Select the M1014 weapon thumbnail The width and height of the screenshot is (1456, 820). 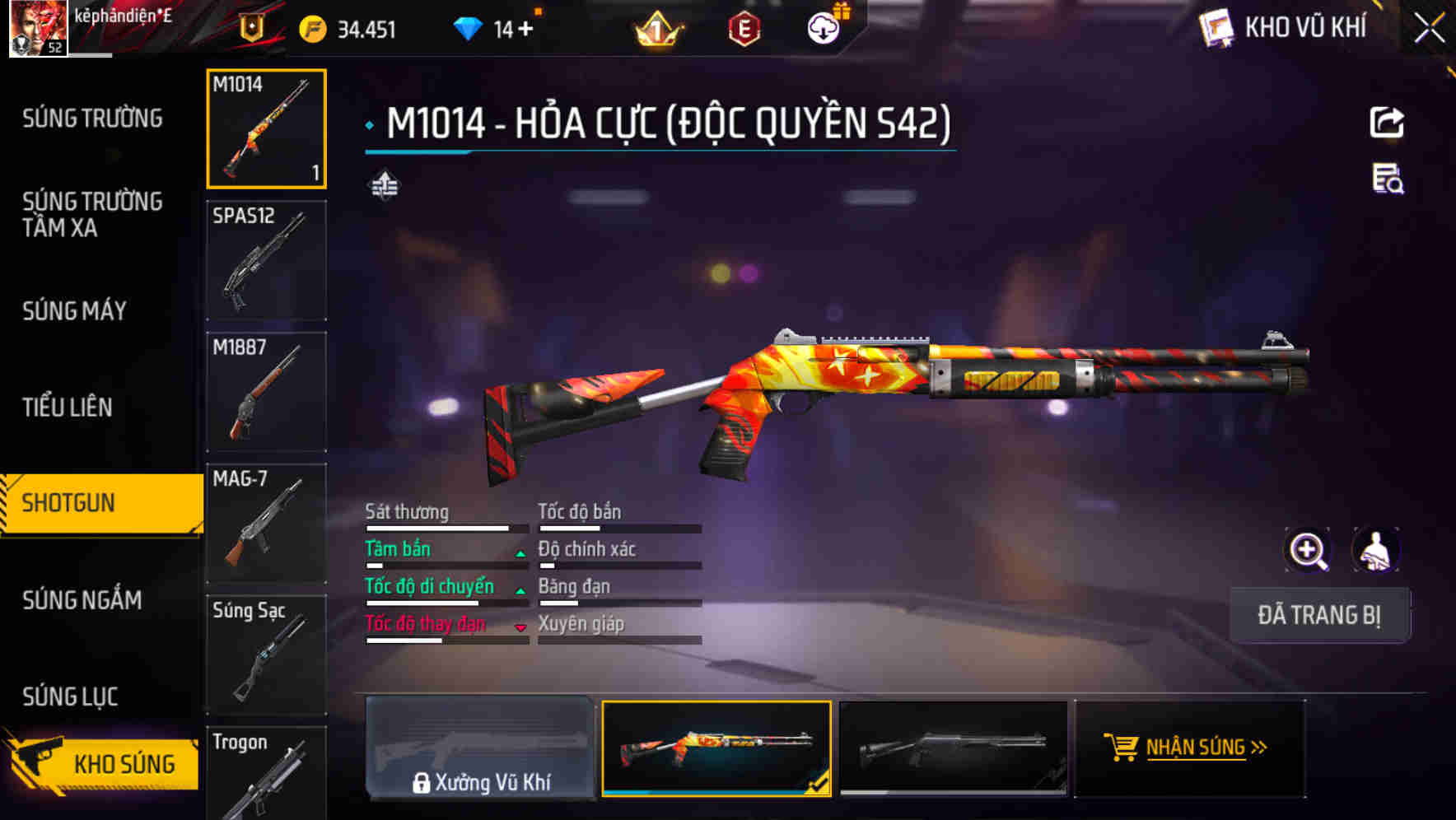coord(267,129)
